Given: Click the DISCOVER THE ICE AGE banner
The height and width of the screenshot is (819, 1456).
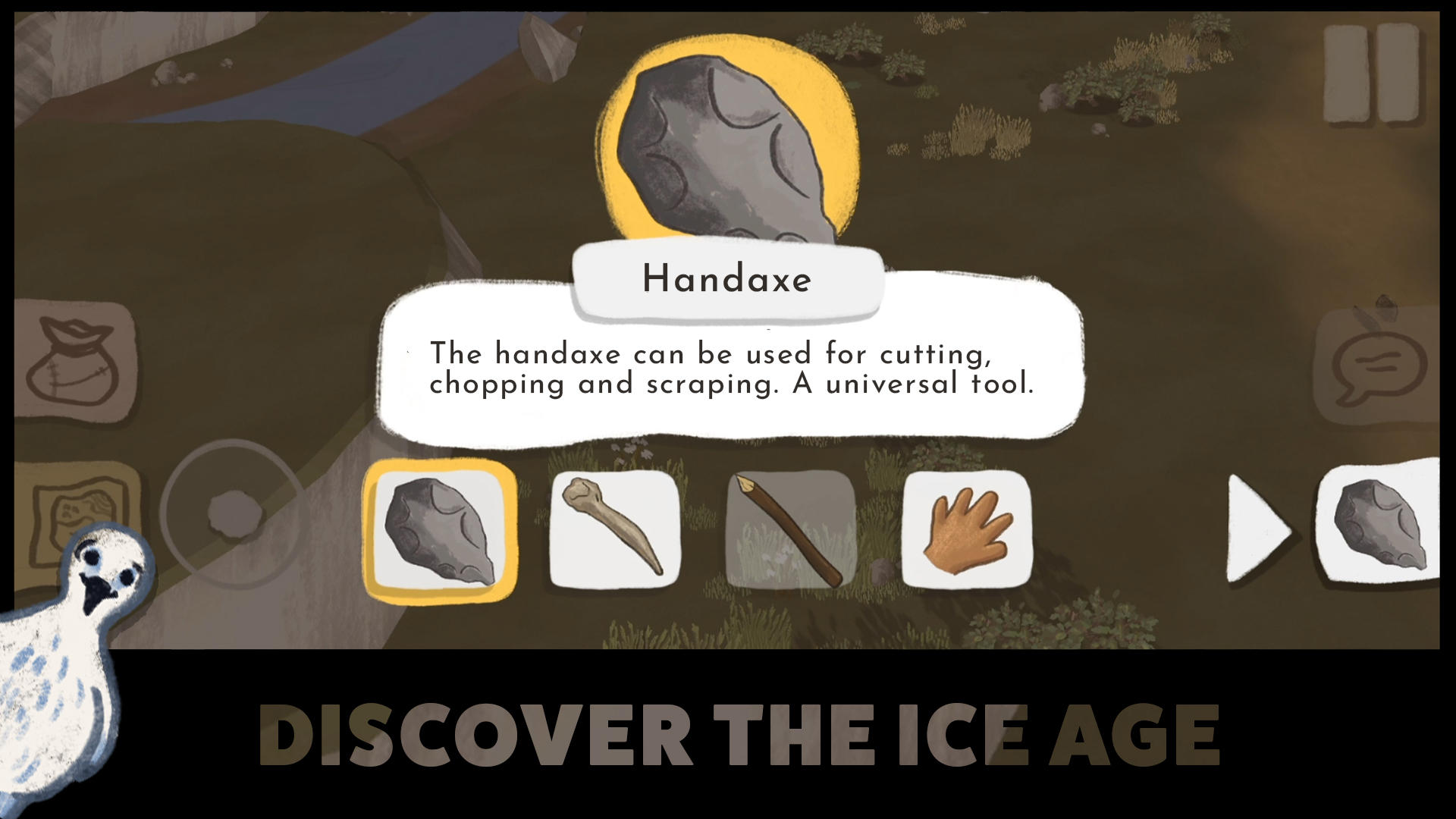Looking at the screenshot, I should (739, 732).
